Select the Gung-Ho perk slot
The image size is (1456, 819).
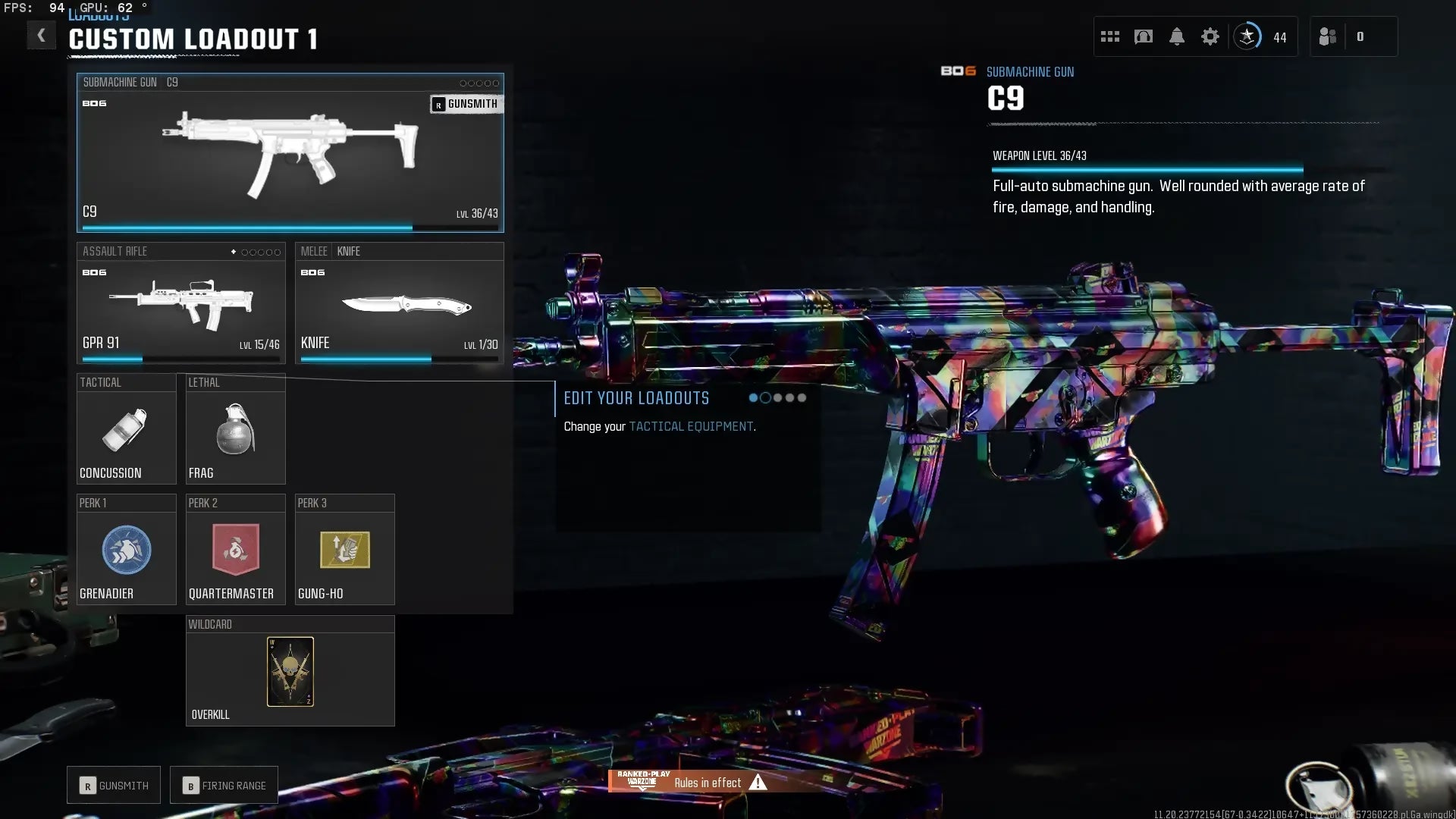coord(344,550)
